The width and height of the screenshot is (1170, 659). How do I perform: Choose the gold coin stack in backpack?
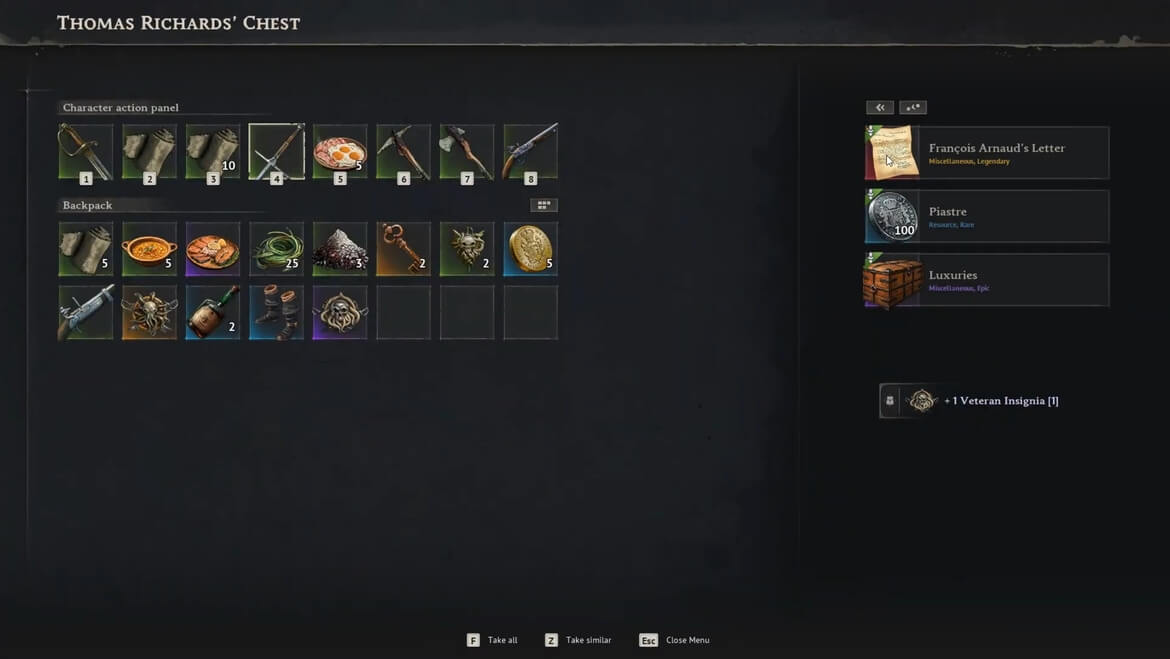(531, 249)
